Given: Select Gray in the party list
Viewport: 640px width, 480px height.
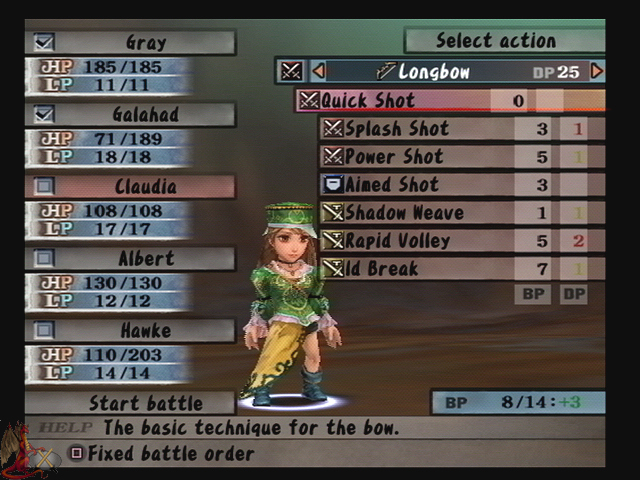Looking at the screenshot, I should click(x=145, y=43).
